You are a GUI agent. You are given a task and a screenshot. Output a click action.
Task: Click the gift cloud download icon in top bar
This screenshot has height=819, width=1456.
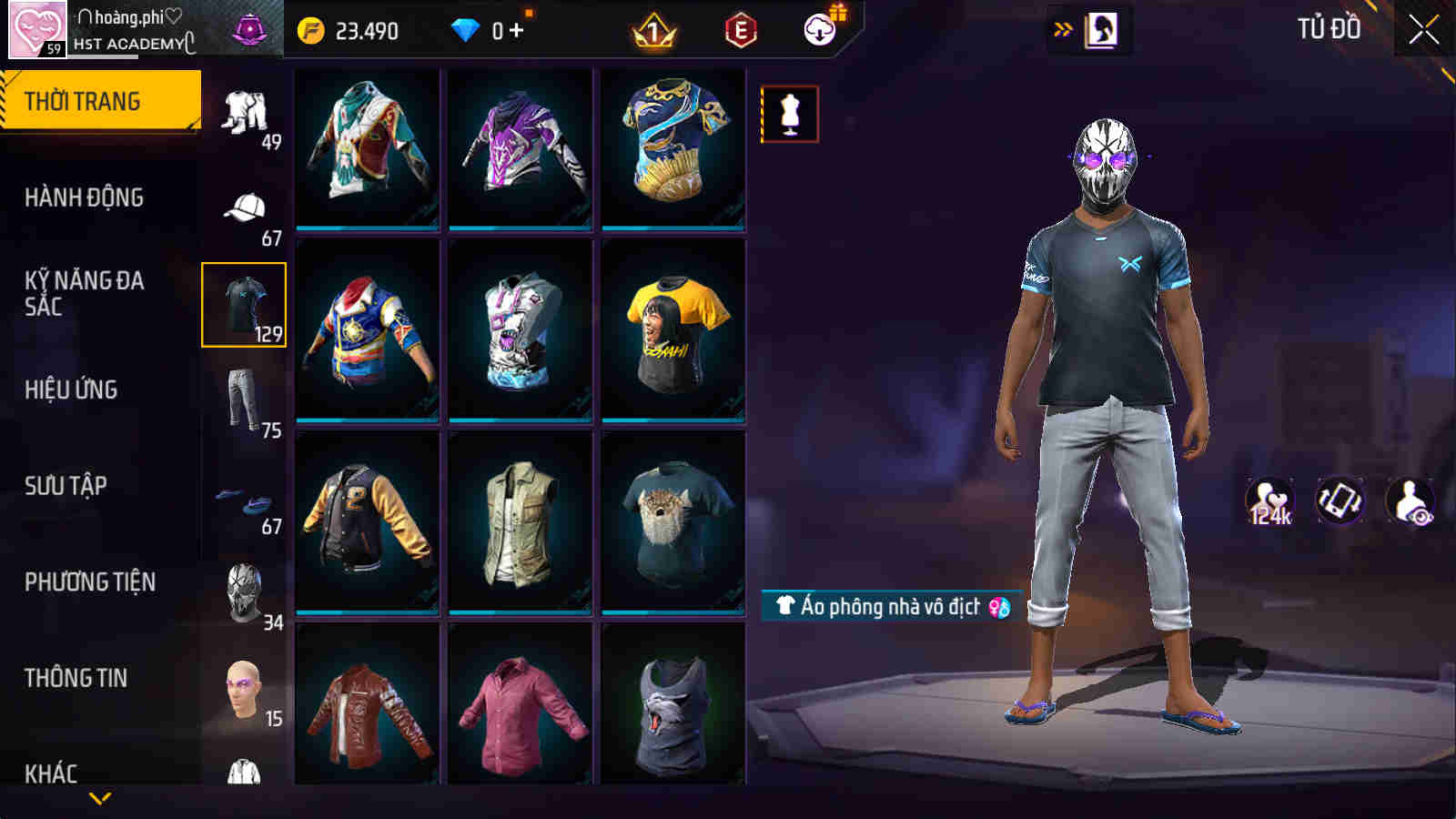[x=819, y=29]
